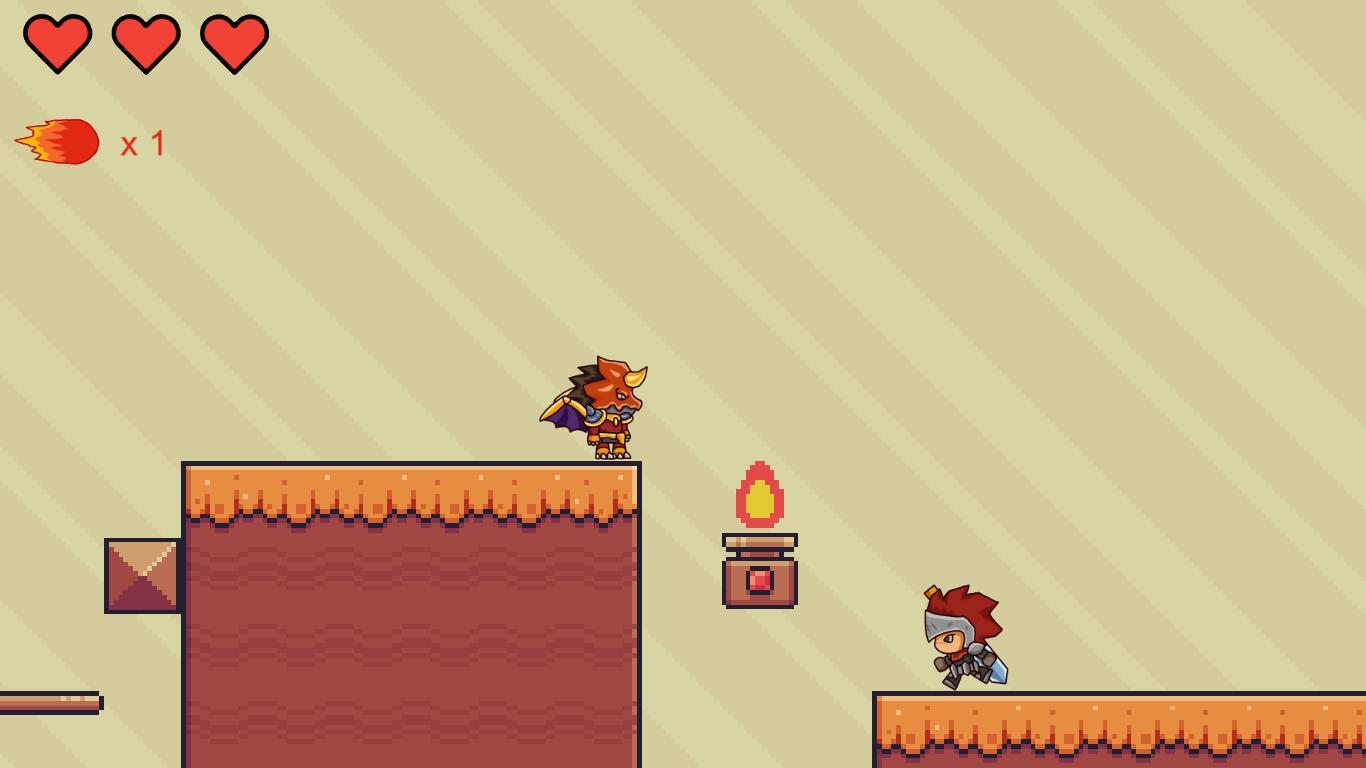Viewport: 1366px width, 768px height.
Task: Click the 'x 1' fireball counter text
Action: (x=143, y=143)
